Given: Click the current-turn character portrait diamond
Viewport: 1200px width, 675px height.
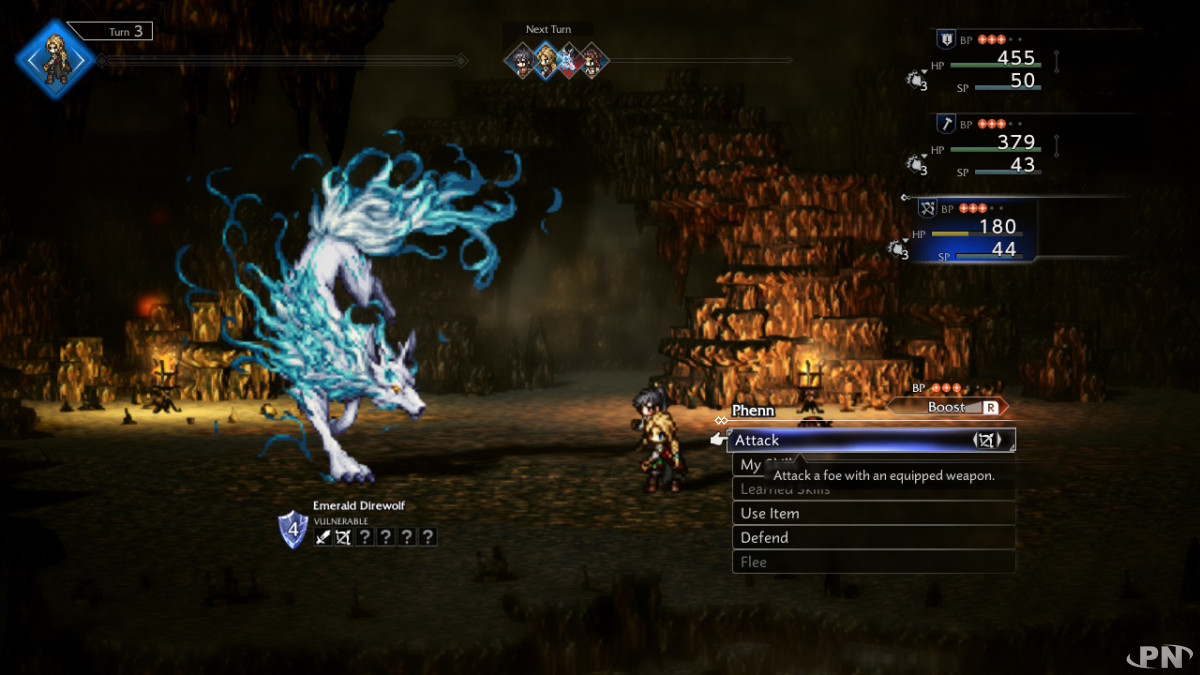Looking at the screenshot, I should [55, 58].
